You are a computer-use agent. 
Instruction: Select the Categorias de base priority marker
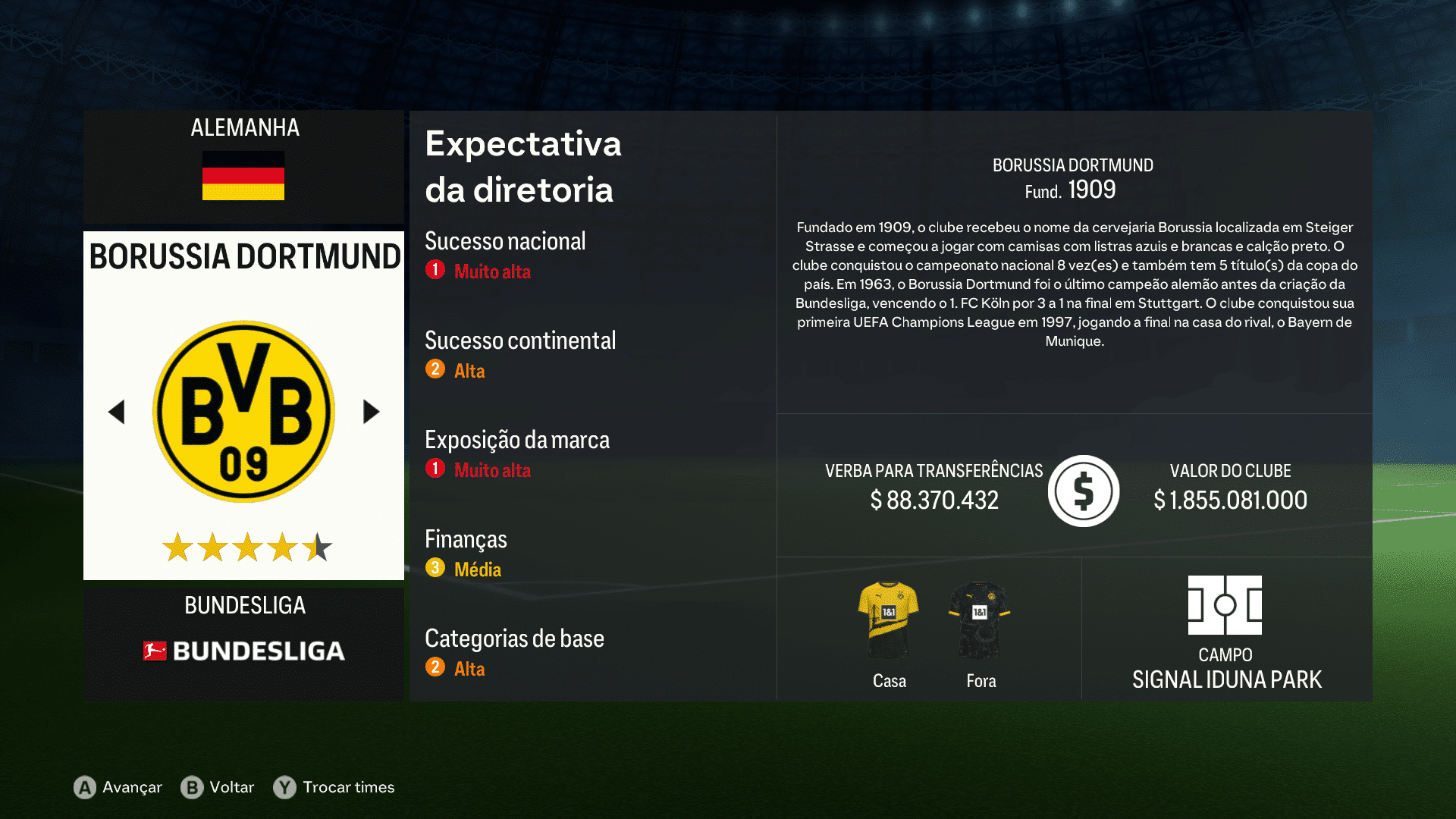[x=435, y=666]
